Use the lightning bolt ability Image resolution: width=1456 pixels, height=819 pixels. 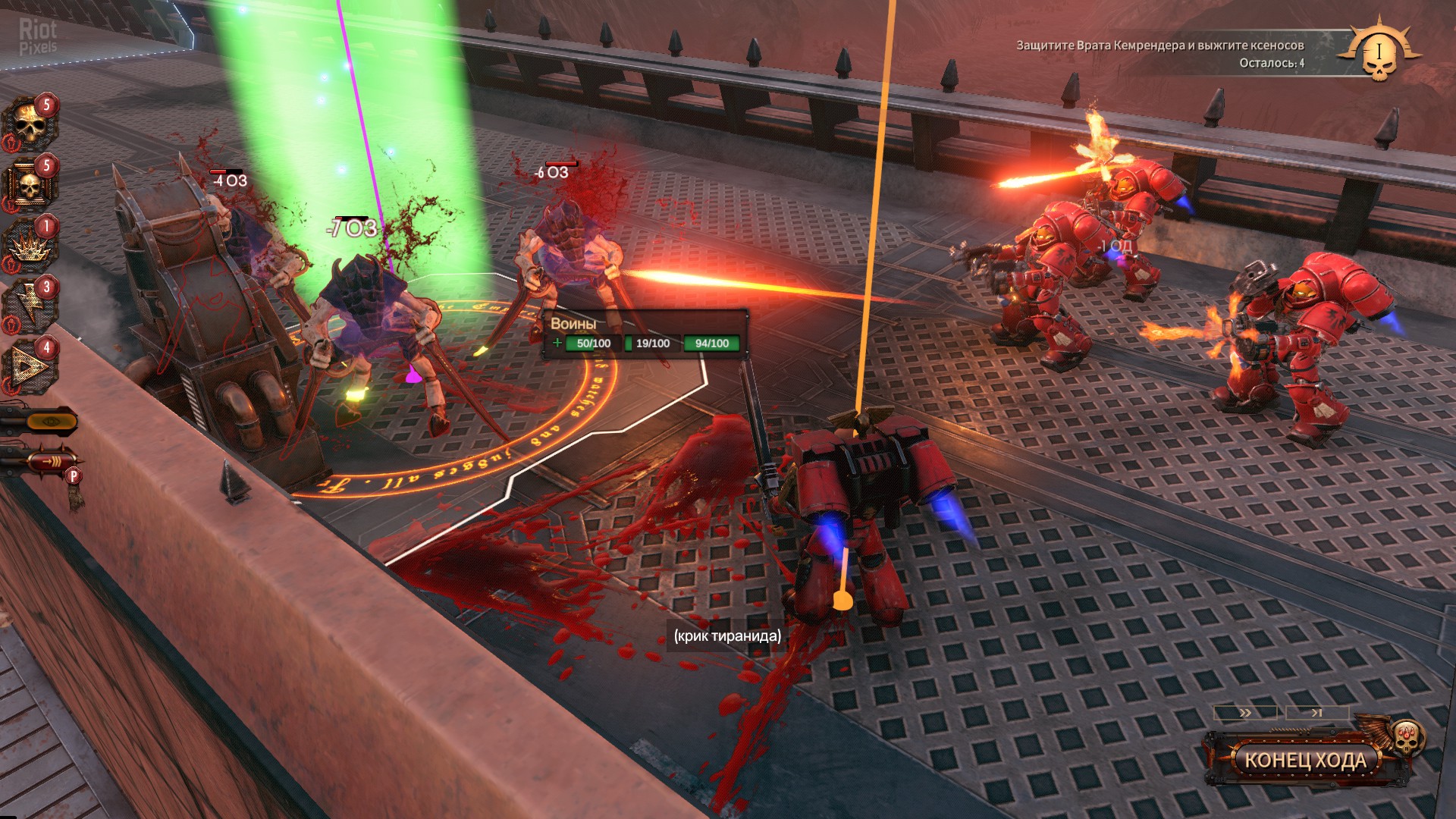pos(30,305)
